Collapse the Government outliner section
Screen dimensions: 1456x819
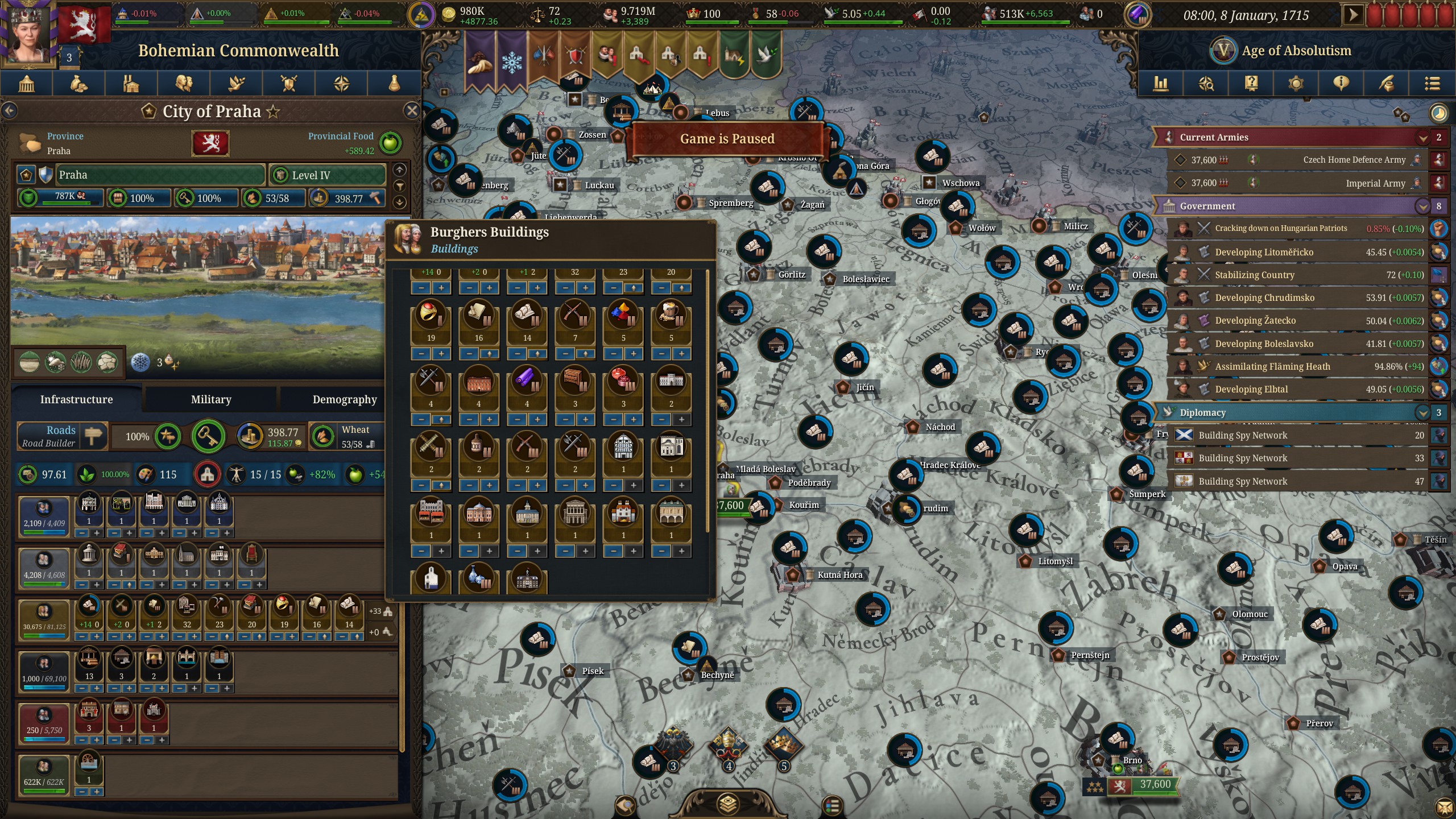[1422, 206]
